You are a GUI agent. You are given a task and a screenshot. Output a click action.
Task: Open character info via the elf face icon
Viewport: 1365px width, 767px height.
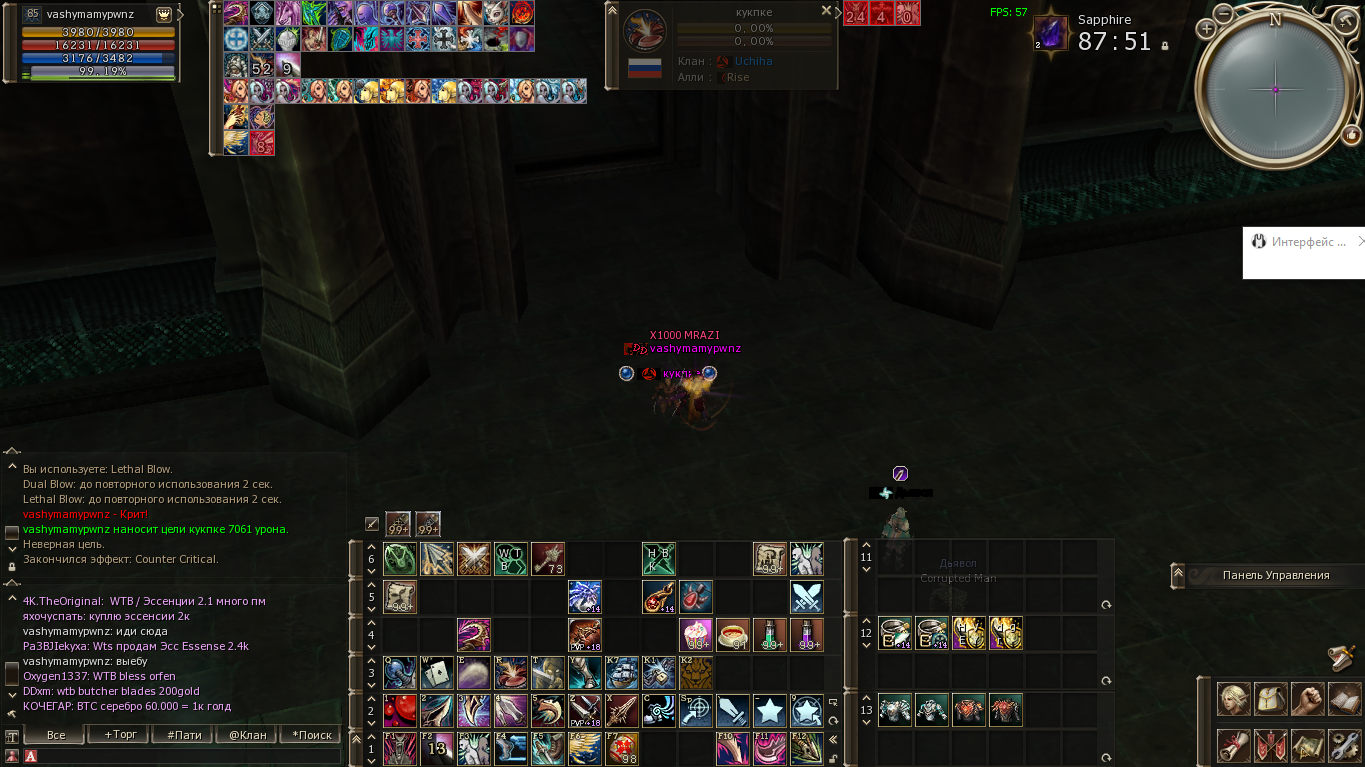(x=1233, y=699)
